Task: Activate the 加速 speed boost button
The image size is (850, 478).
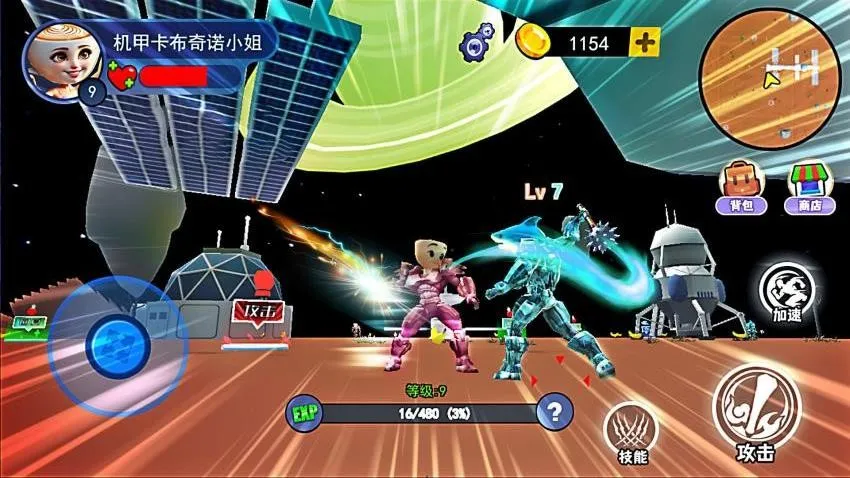Action: tap(787, 291)
